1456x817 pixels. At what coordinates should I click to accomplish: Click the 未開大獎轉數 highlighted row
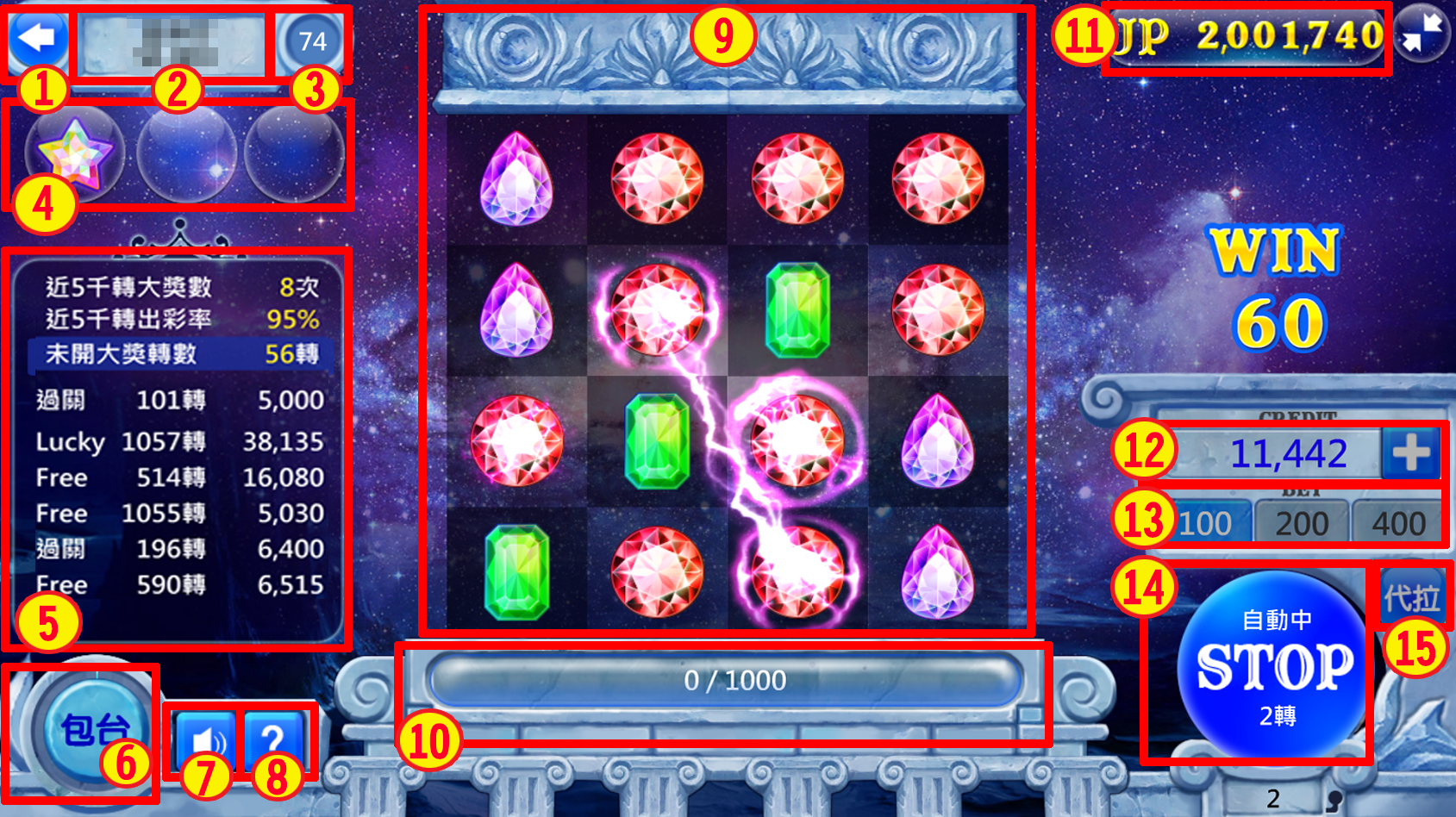coord(181,354)
